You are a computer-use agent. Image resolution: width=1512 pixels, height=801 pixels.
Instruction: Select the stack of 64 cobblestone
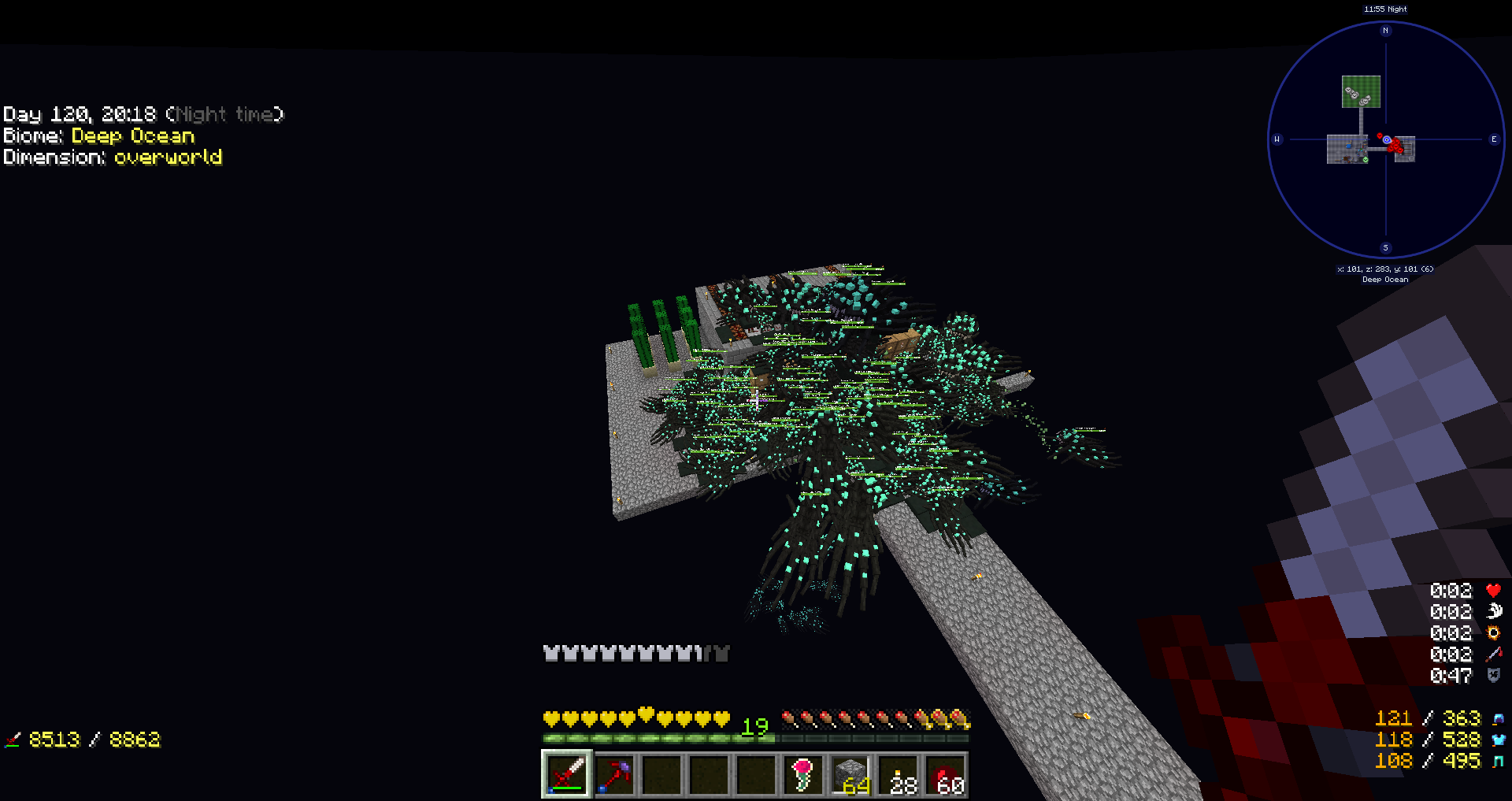850,775
